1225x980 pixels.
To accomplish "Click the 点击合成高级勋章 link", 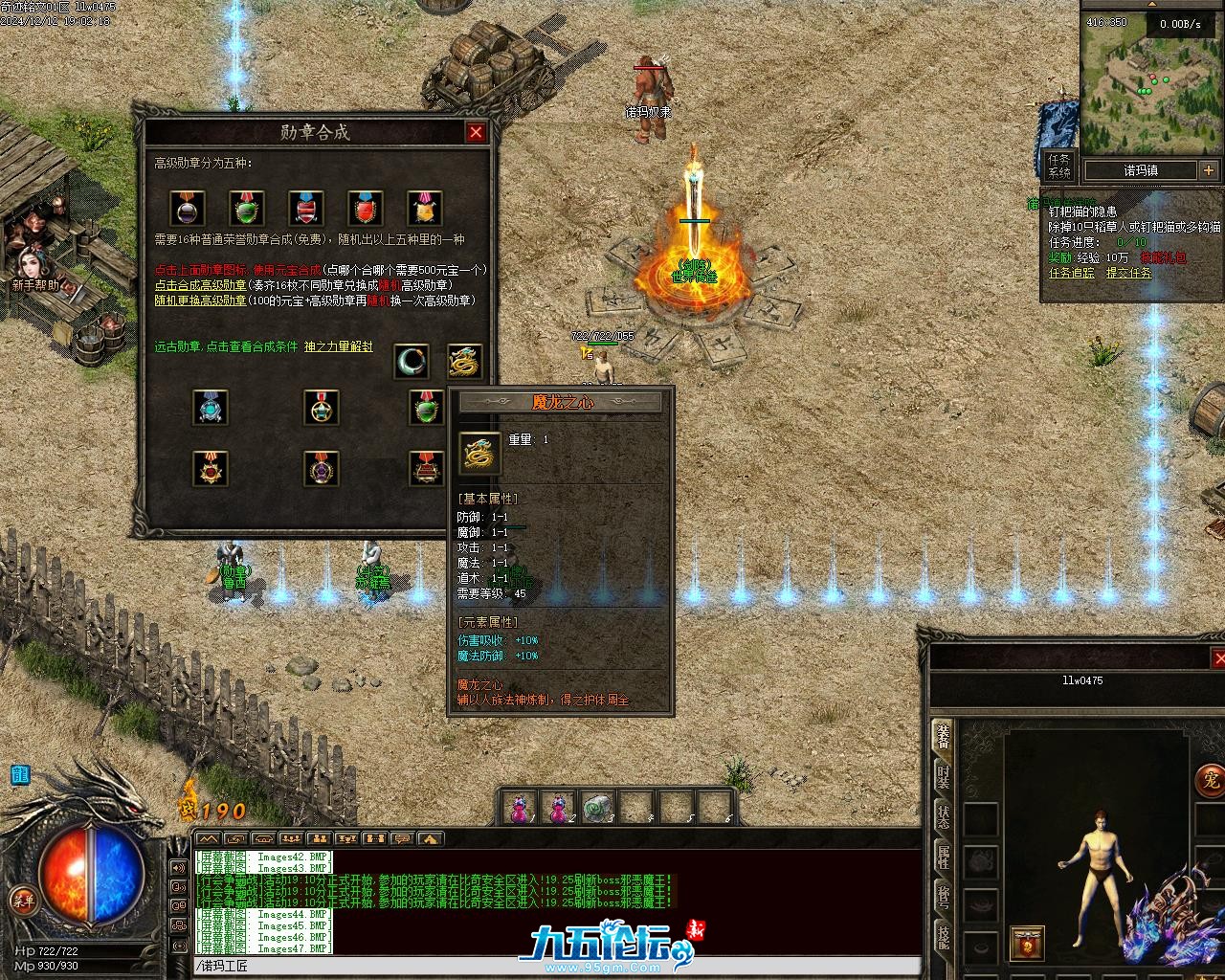I will pyautogui.click(x=200, y=285).
